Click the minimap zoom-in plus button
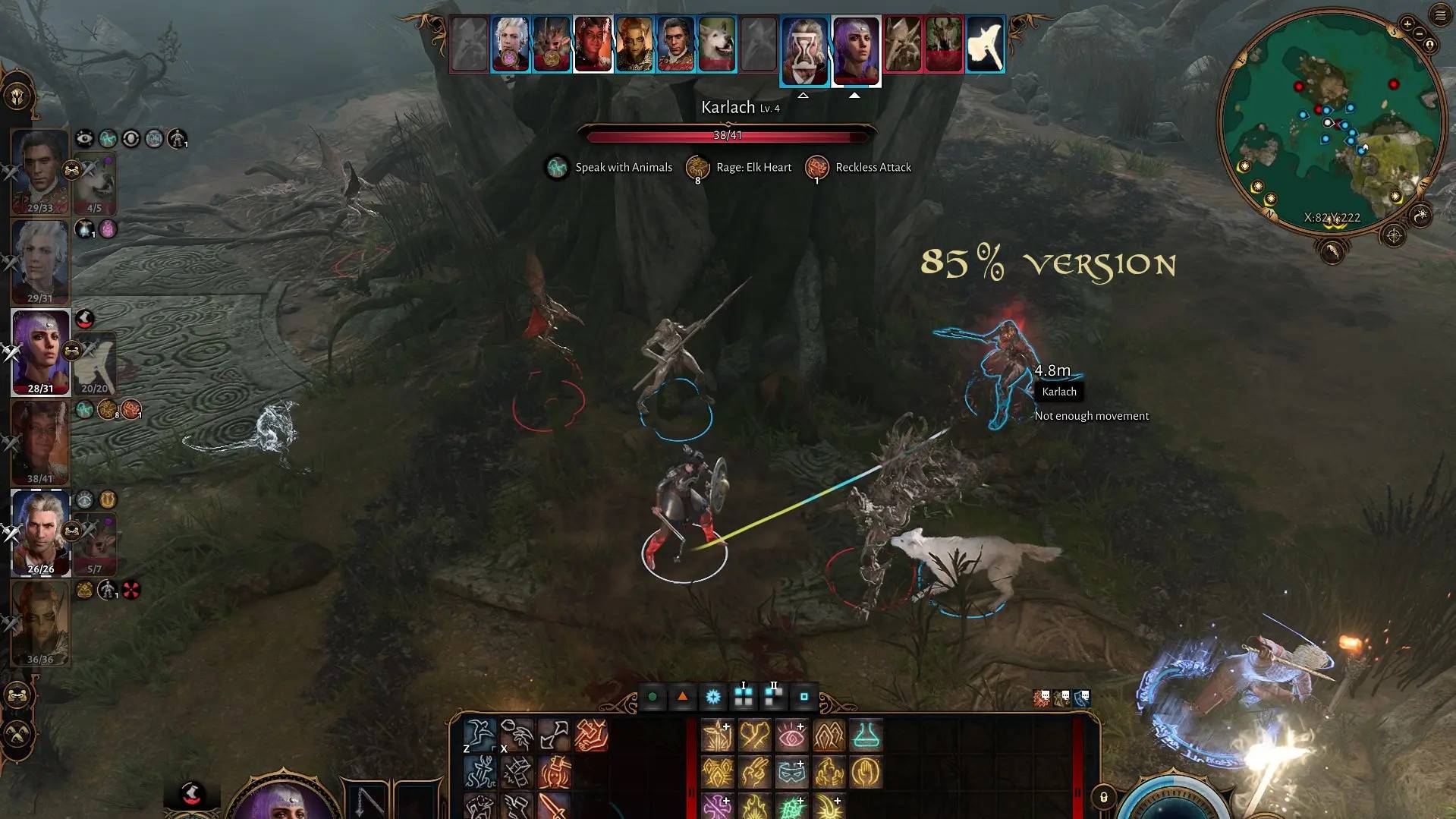The height and width of the screenshot is (819, 1456). [1407, 24]
